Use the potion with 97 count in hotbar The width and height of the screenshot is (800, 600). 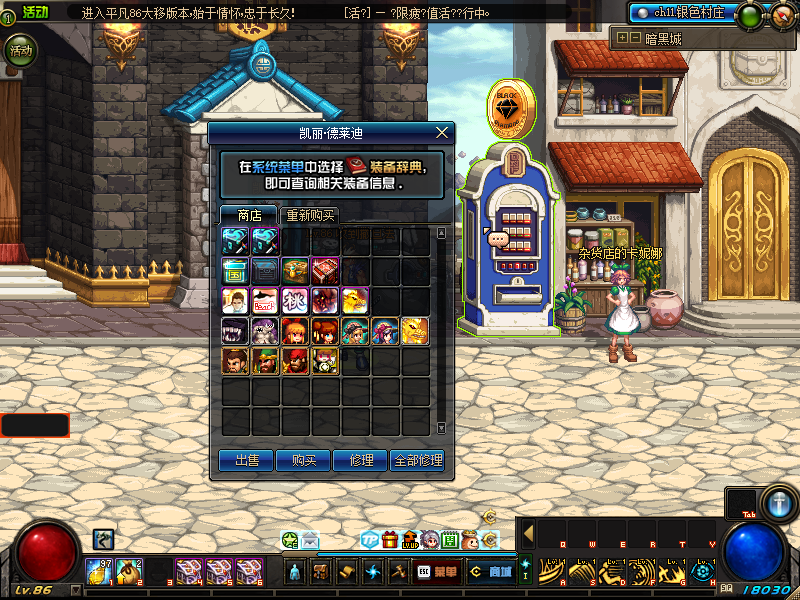100,572
